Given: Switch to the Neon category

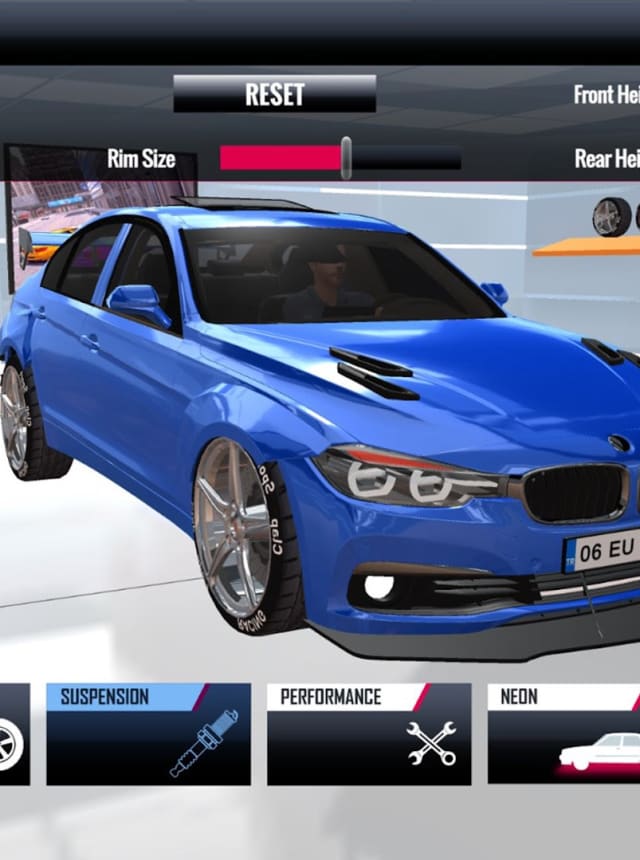Looking at the screenshot, I should [x=563, y=733].
